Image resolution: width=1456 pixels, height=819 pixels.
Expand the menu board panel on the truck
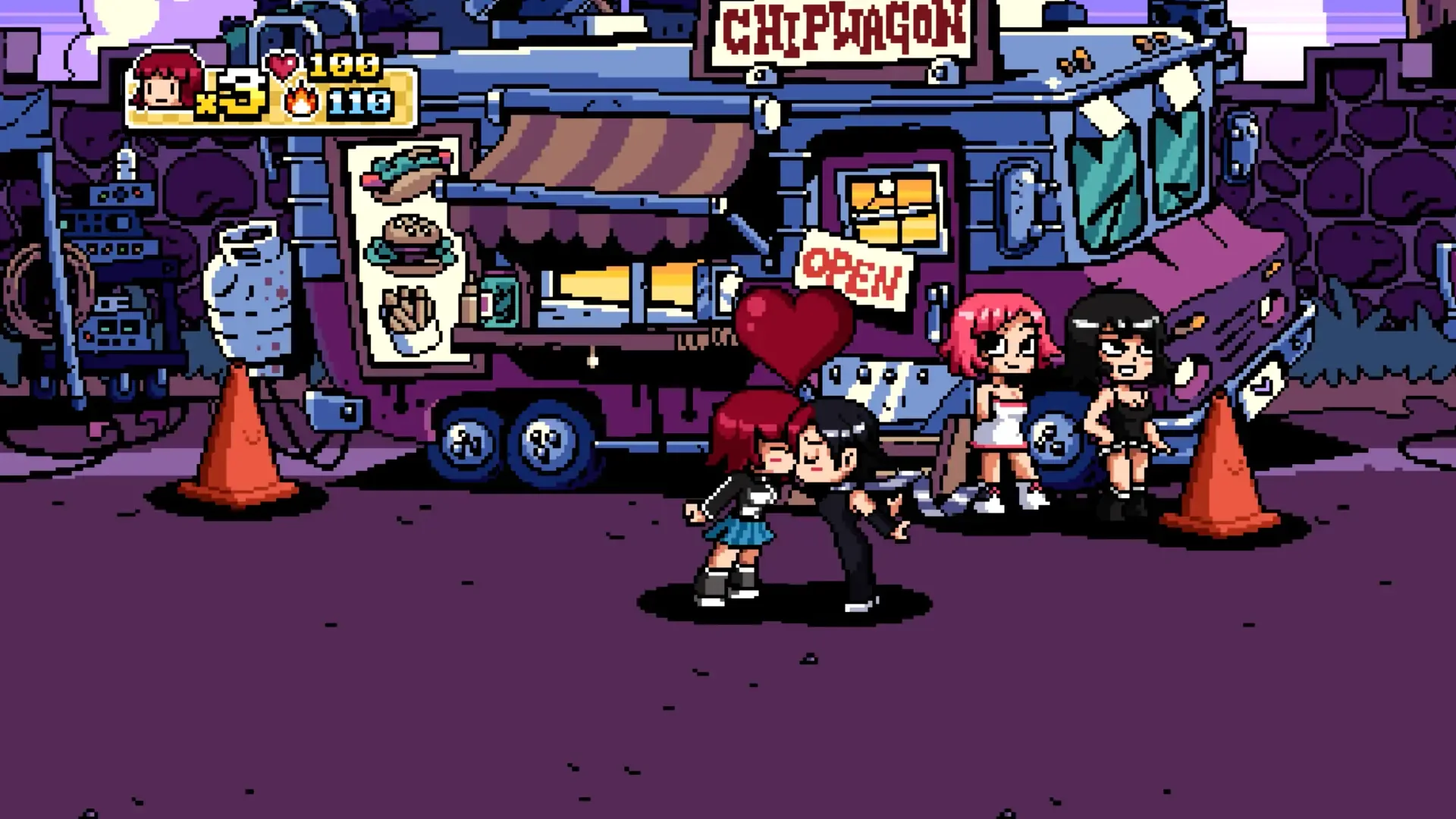(x=406, y=250)
